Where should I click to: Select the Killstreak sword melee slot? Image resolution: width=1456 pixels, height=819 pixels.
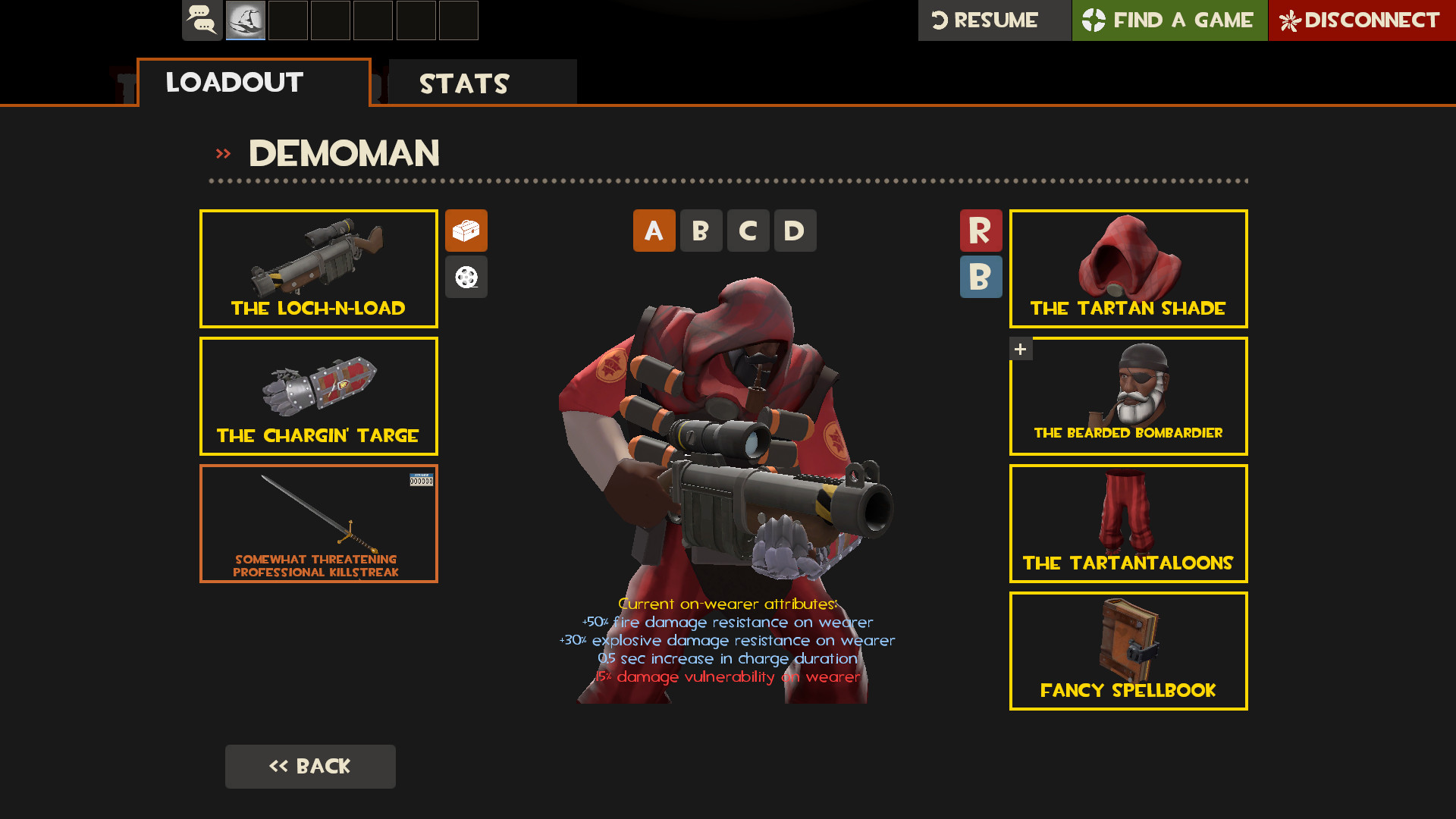318,523
